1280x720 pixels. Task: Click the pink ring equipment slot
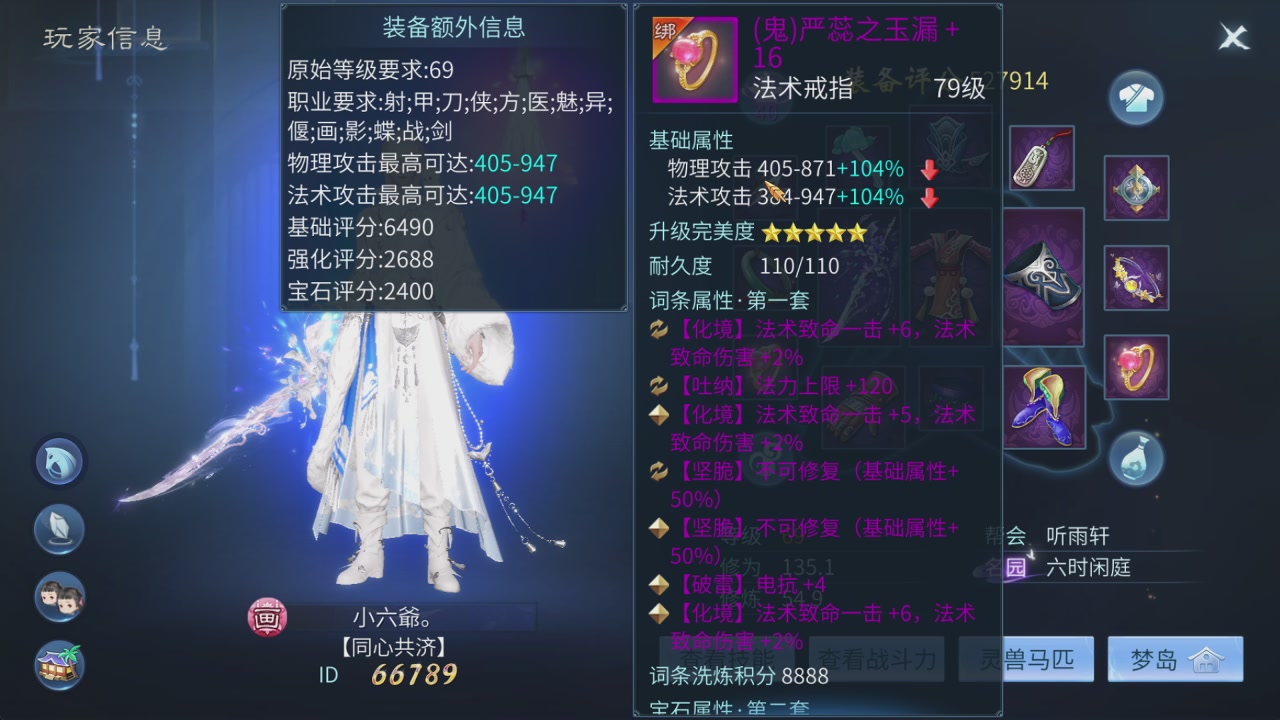1136,367
